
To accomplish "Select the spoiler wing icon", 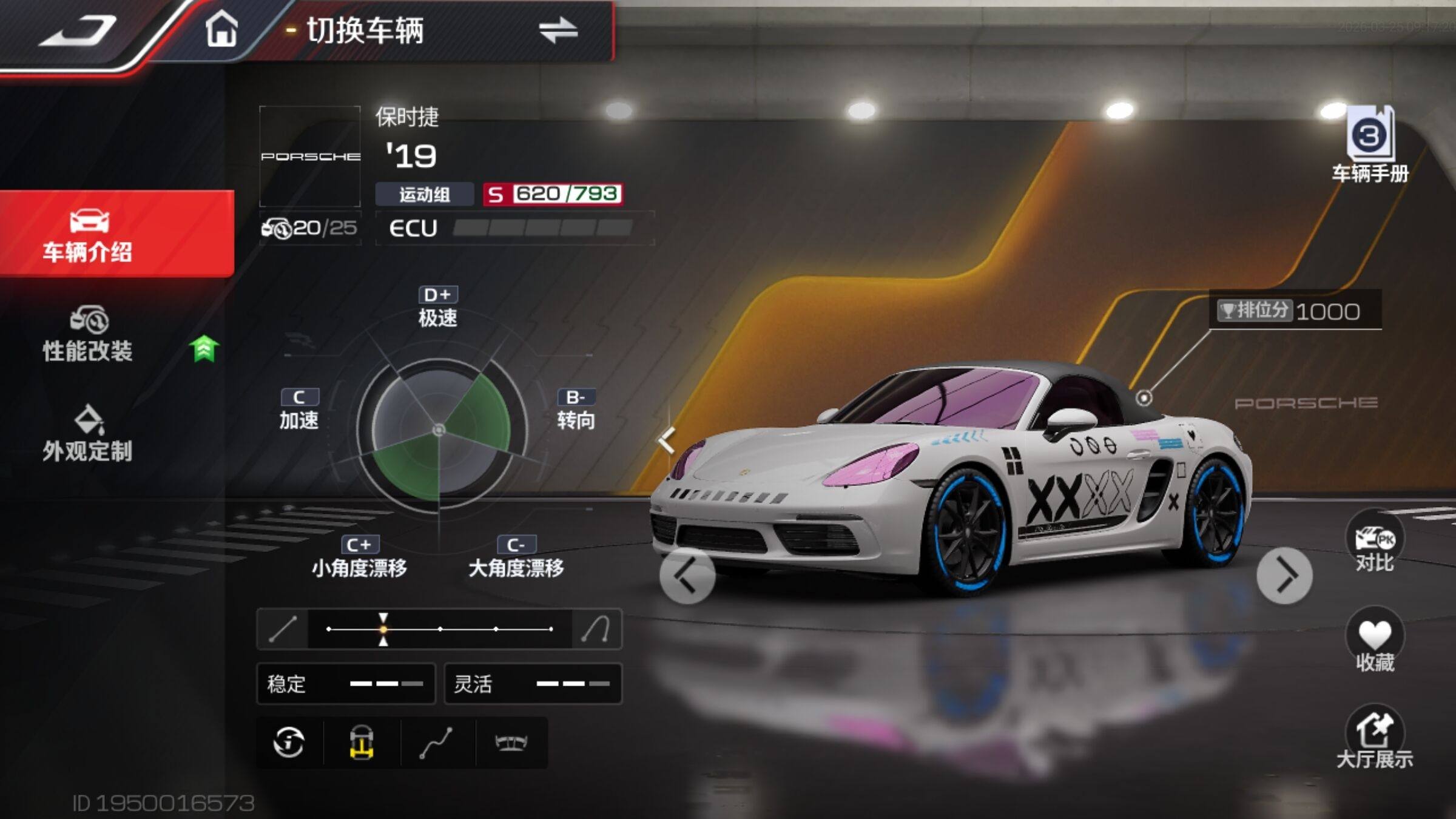I will 511,742.
